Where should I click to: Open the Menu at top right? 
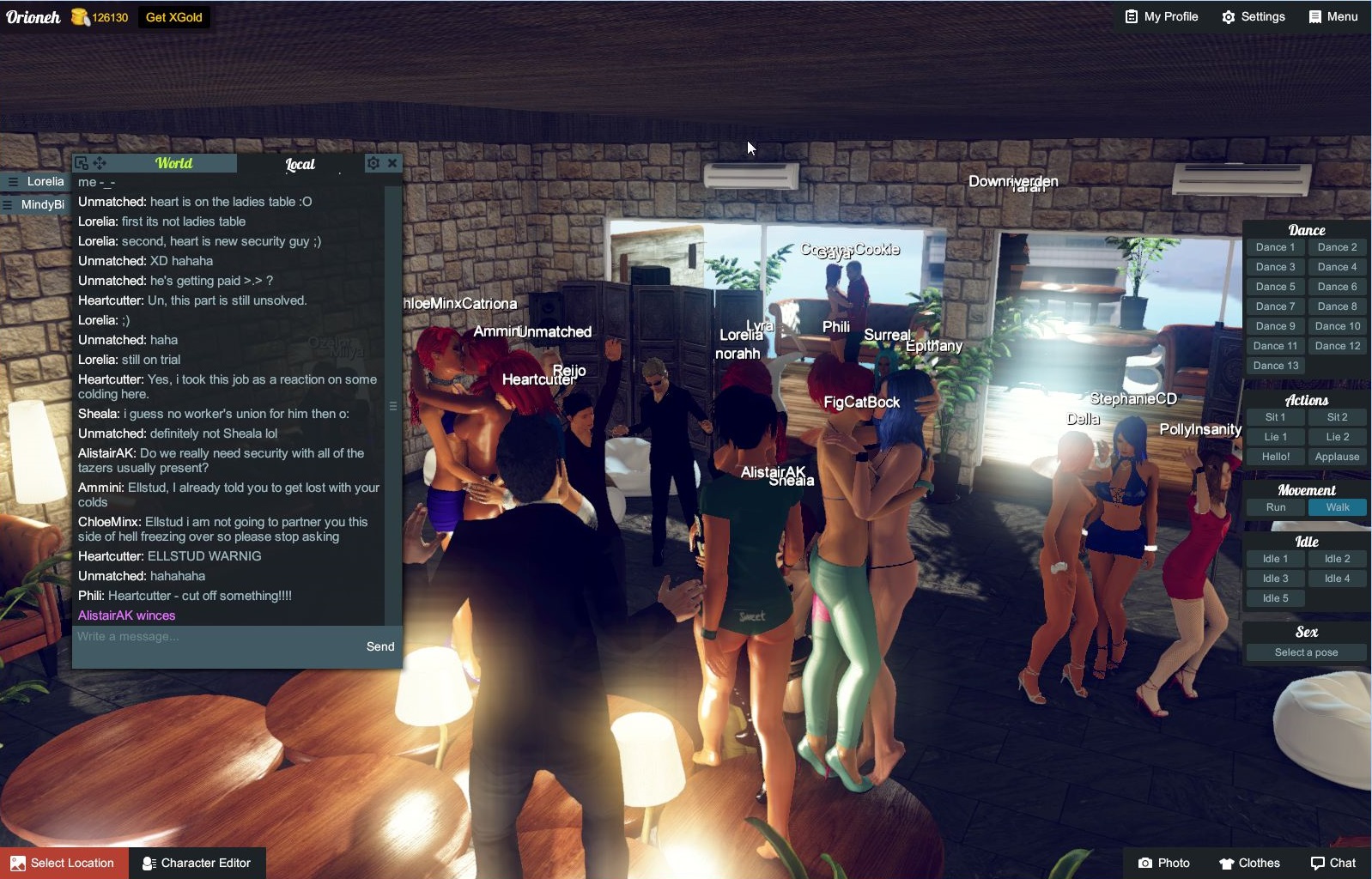(x=1332, y=16)
